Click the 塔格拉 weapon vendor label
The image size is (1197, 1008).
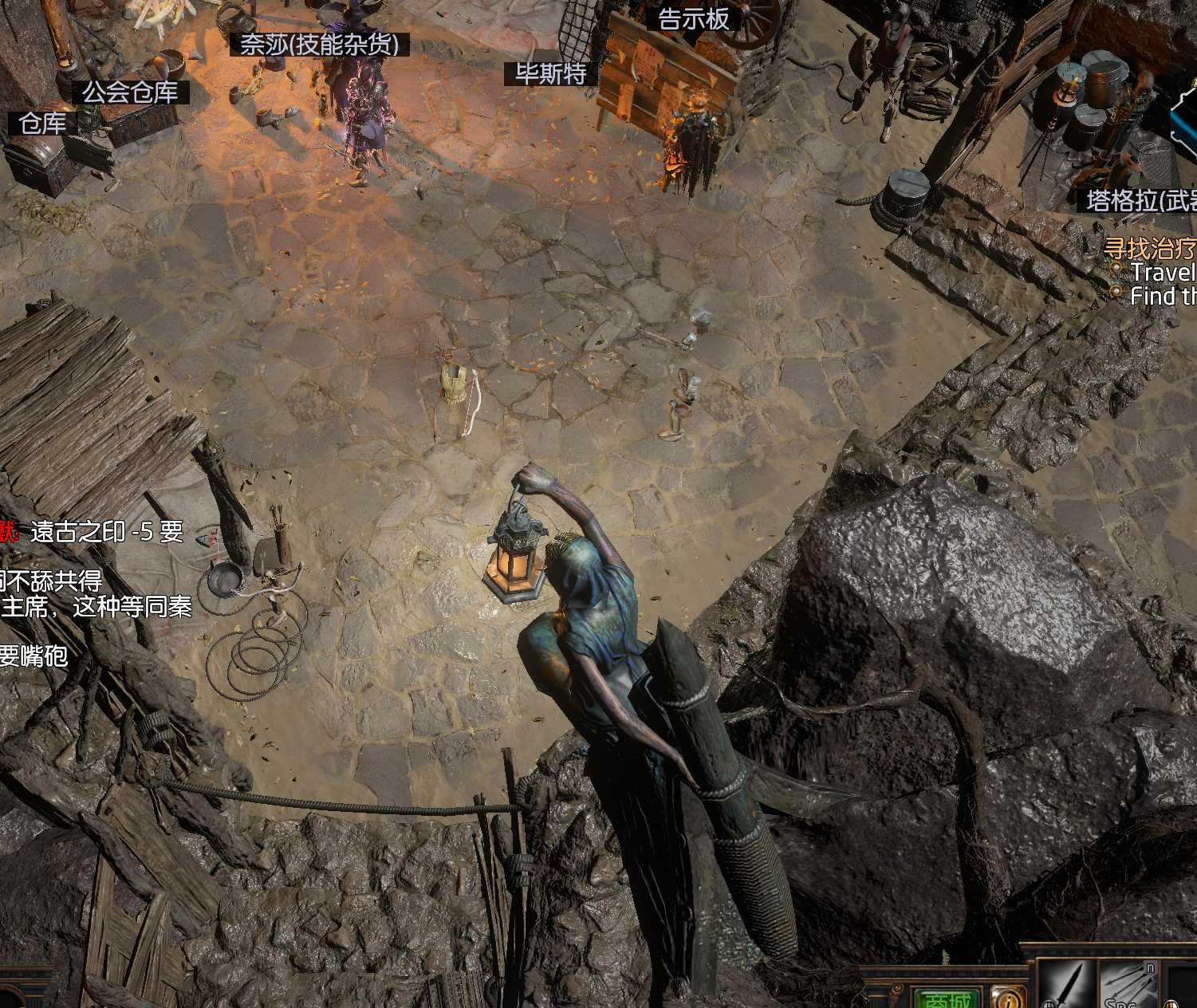coord(1141,199)
